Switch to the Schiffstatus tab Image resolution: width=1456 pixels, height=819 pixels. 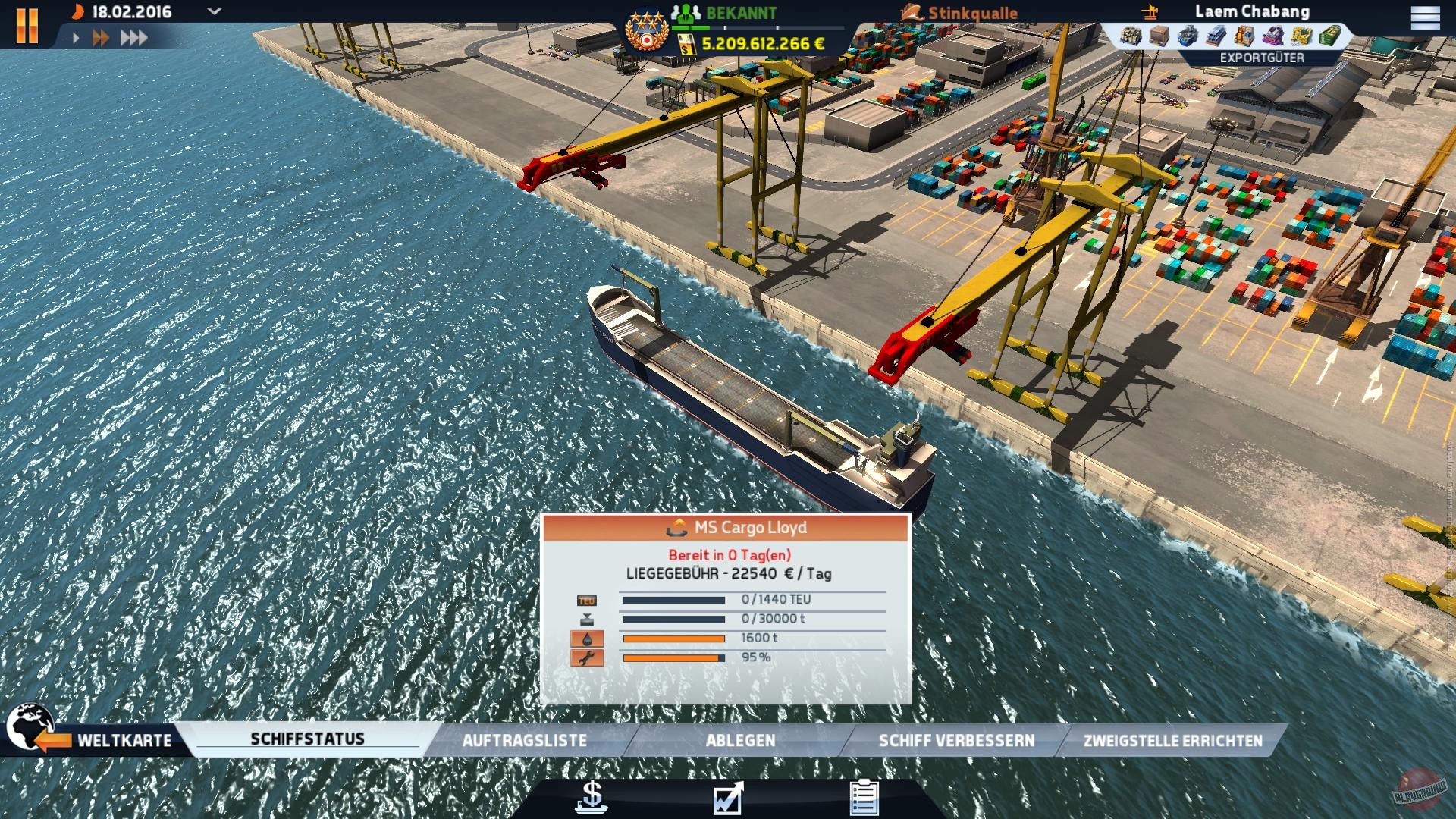(308, 736)
